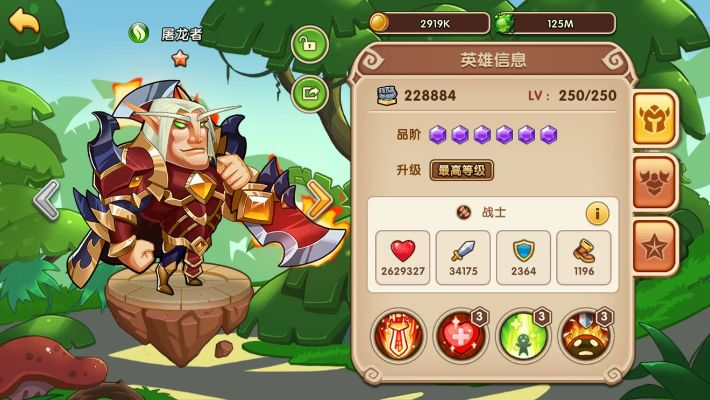Tap the blue shield armor stat

click(x=522, y=258)
